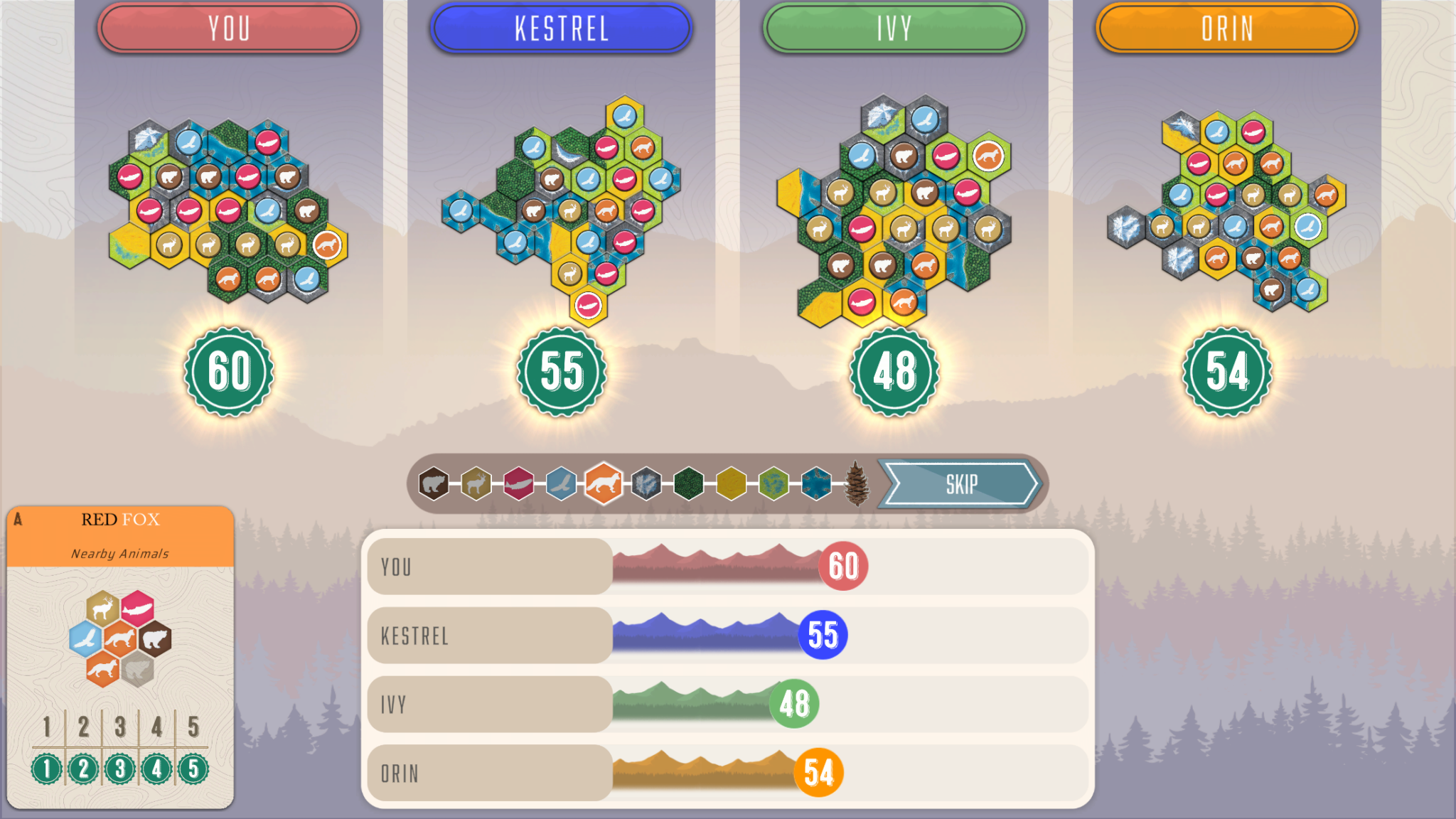Screen dimensions: 1456x819
Task: Click your green 60-point score badge
Action: [x=230, y=370]
